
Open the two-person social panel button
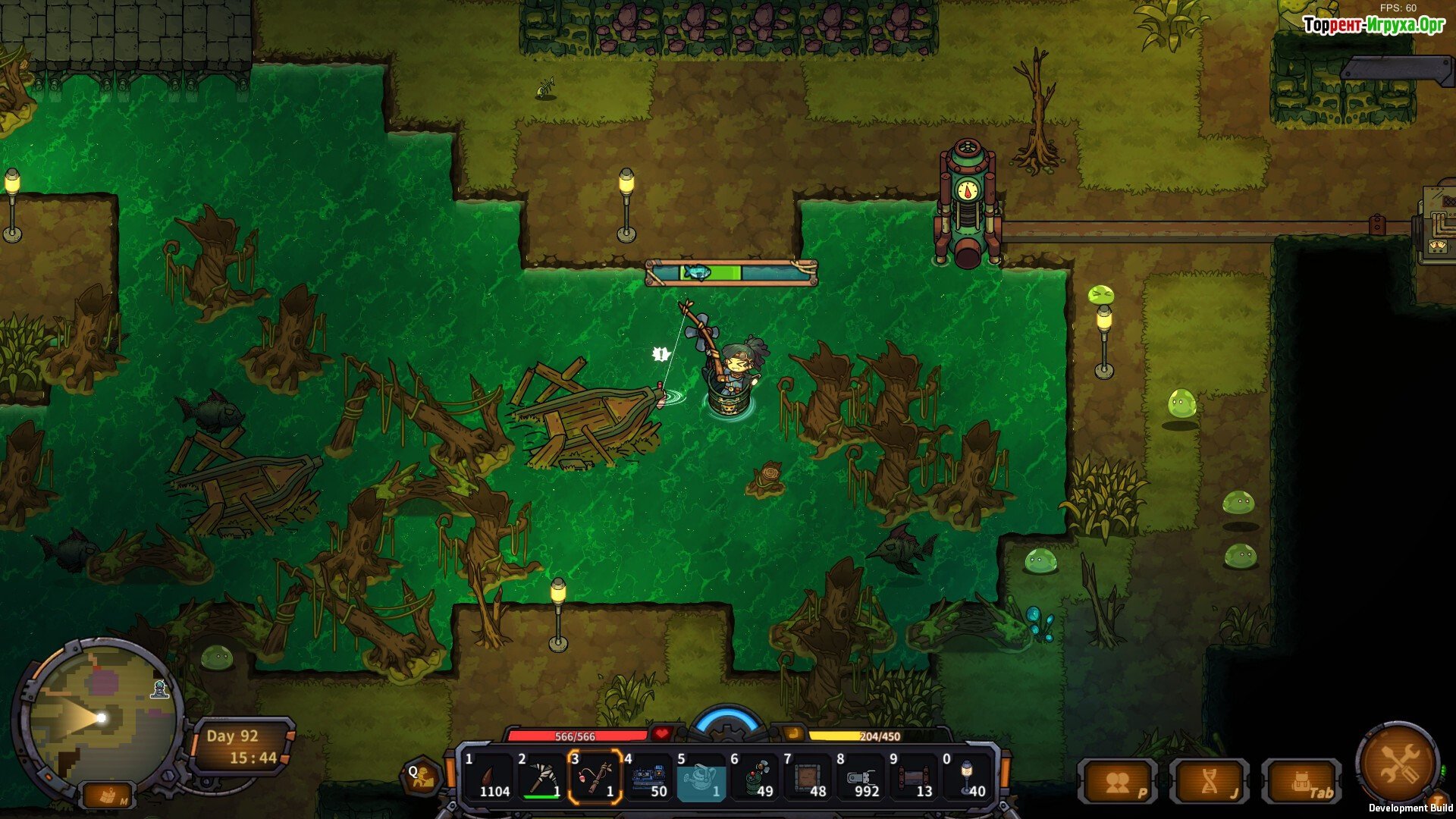[x=1118, y=783]
